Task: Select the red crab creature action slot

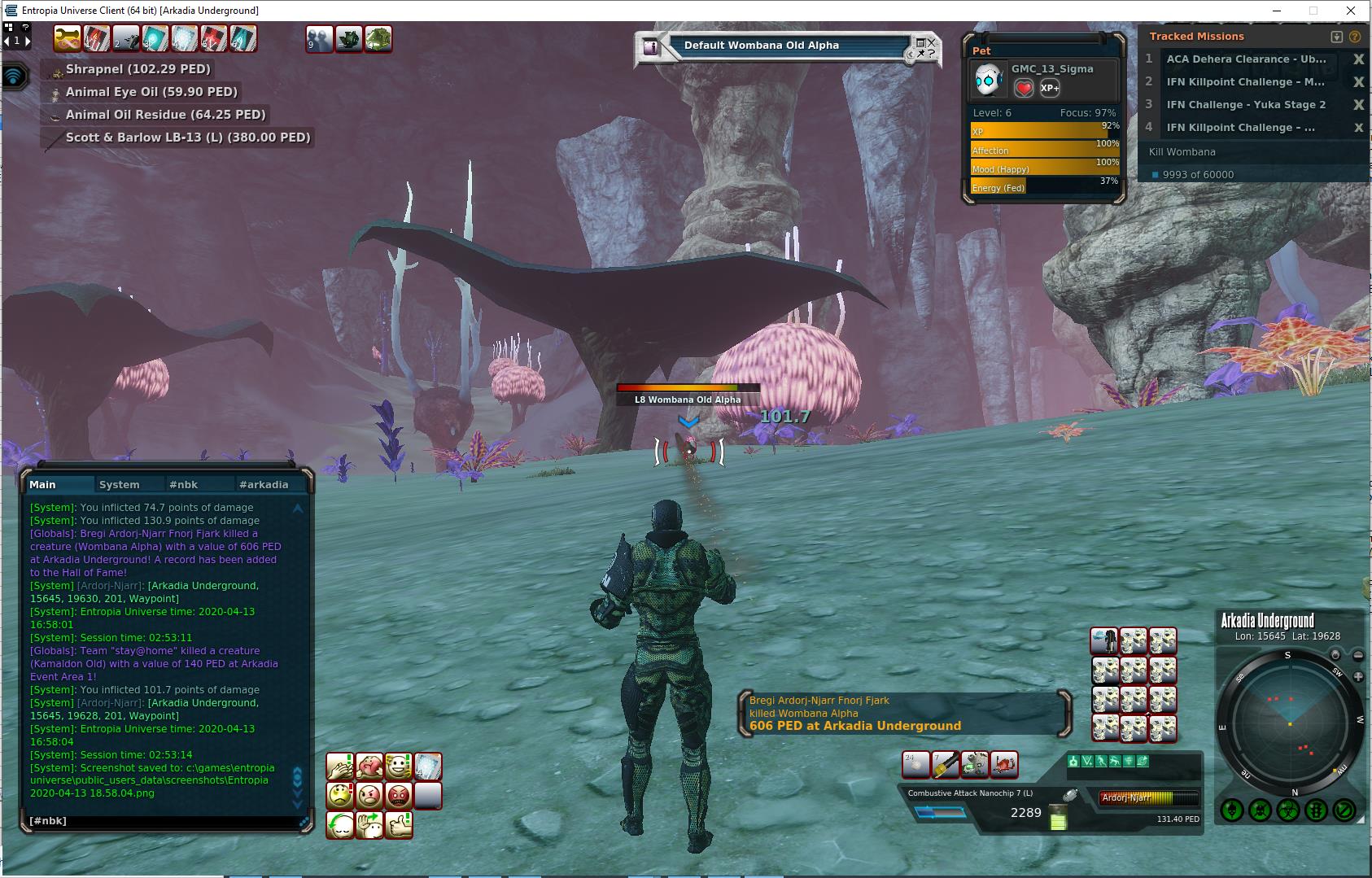Action: pyautogui.click(x=1004, y=764)
